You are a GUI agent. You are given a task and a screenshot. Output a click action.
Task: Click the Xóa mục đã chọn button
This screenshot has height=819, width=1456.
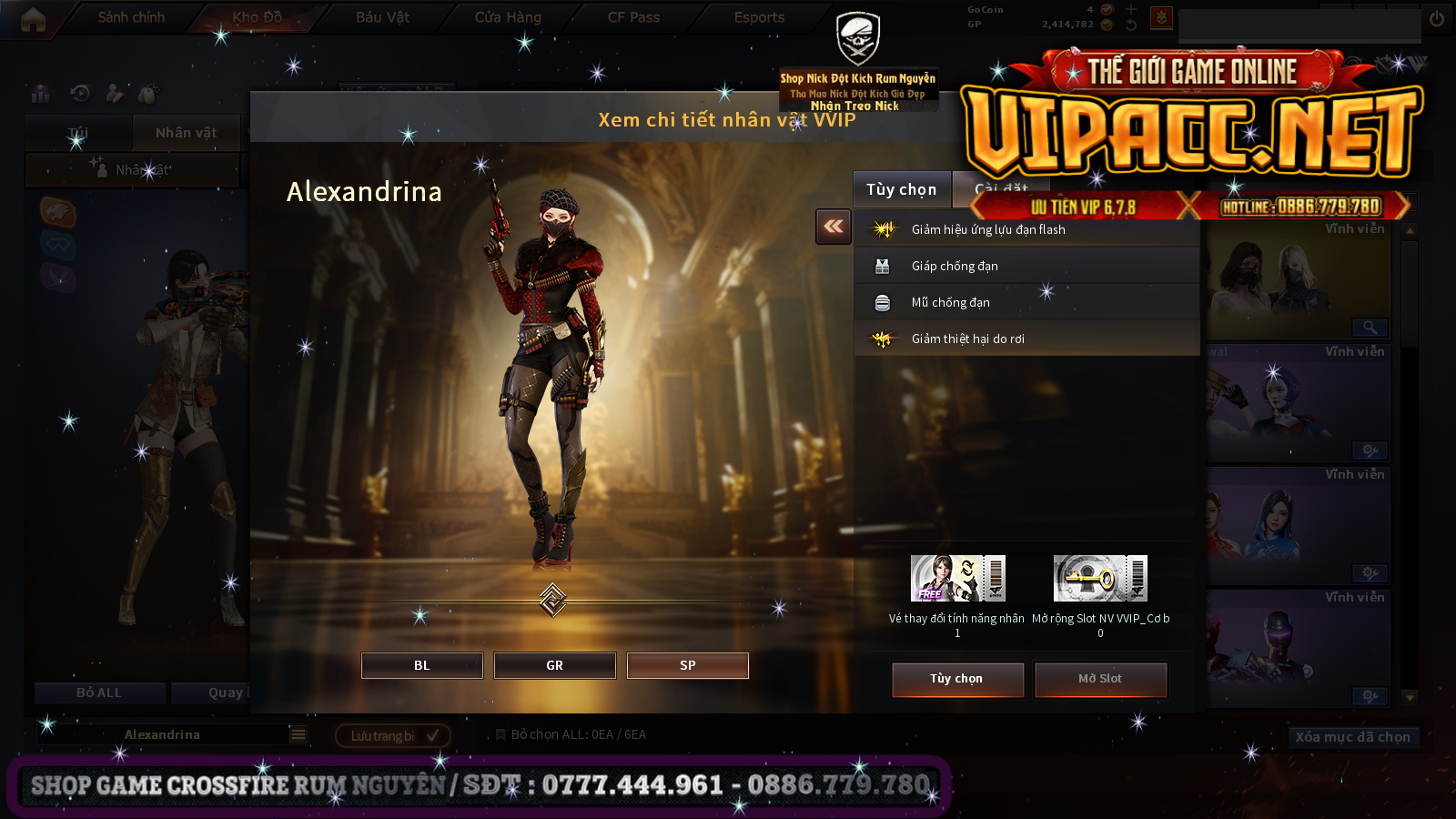click(1352, 737)
